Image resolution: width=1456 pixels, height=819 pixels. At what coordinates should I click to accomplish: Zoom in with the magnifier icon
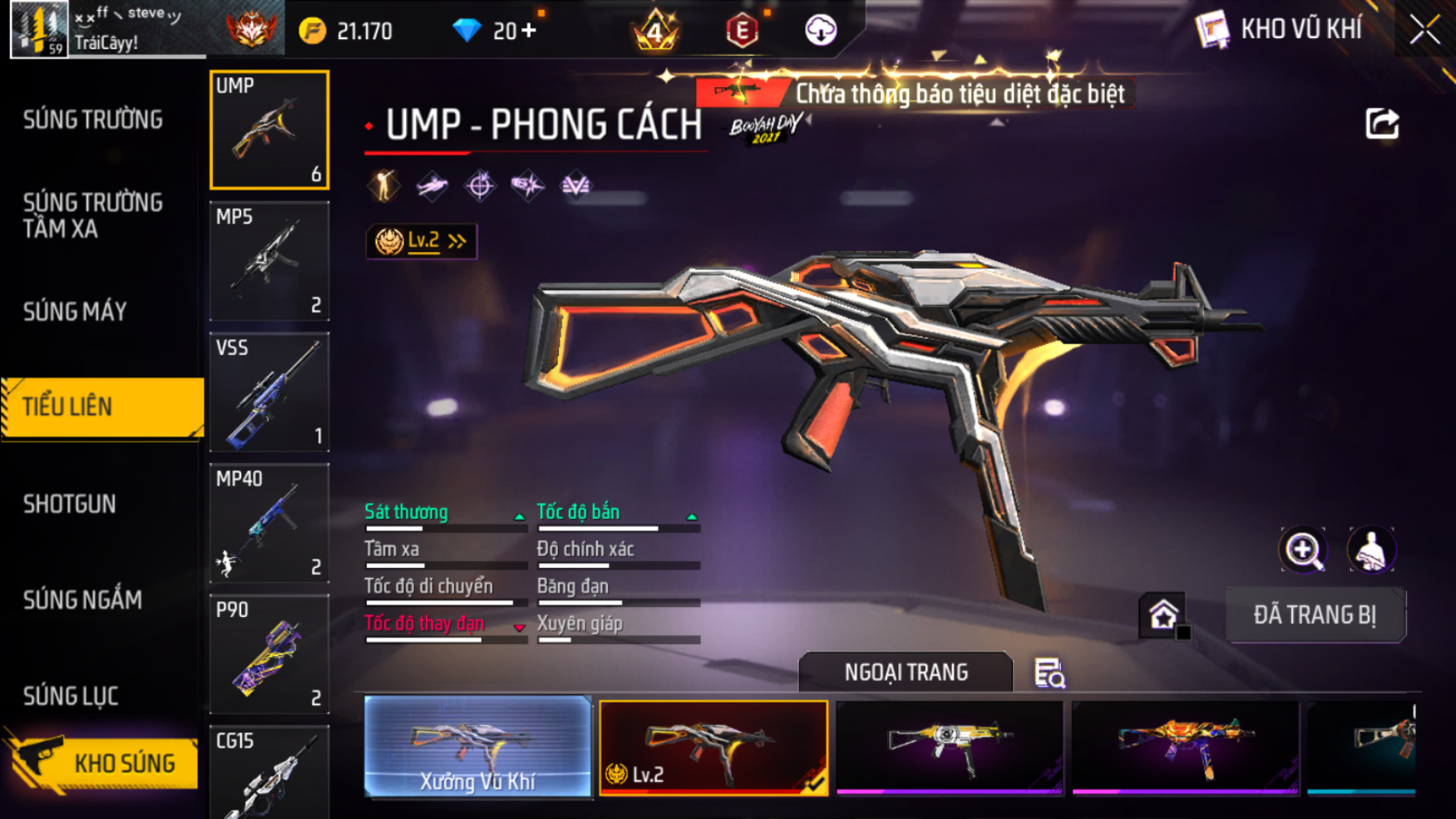coord(1303,550)
